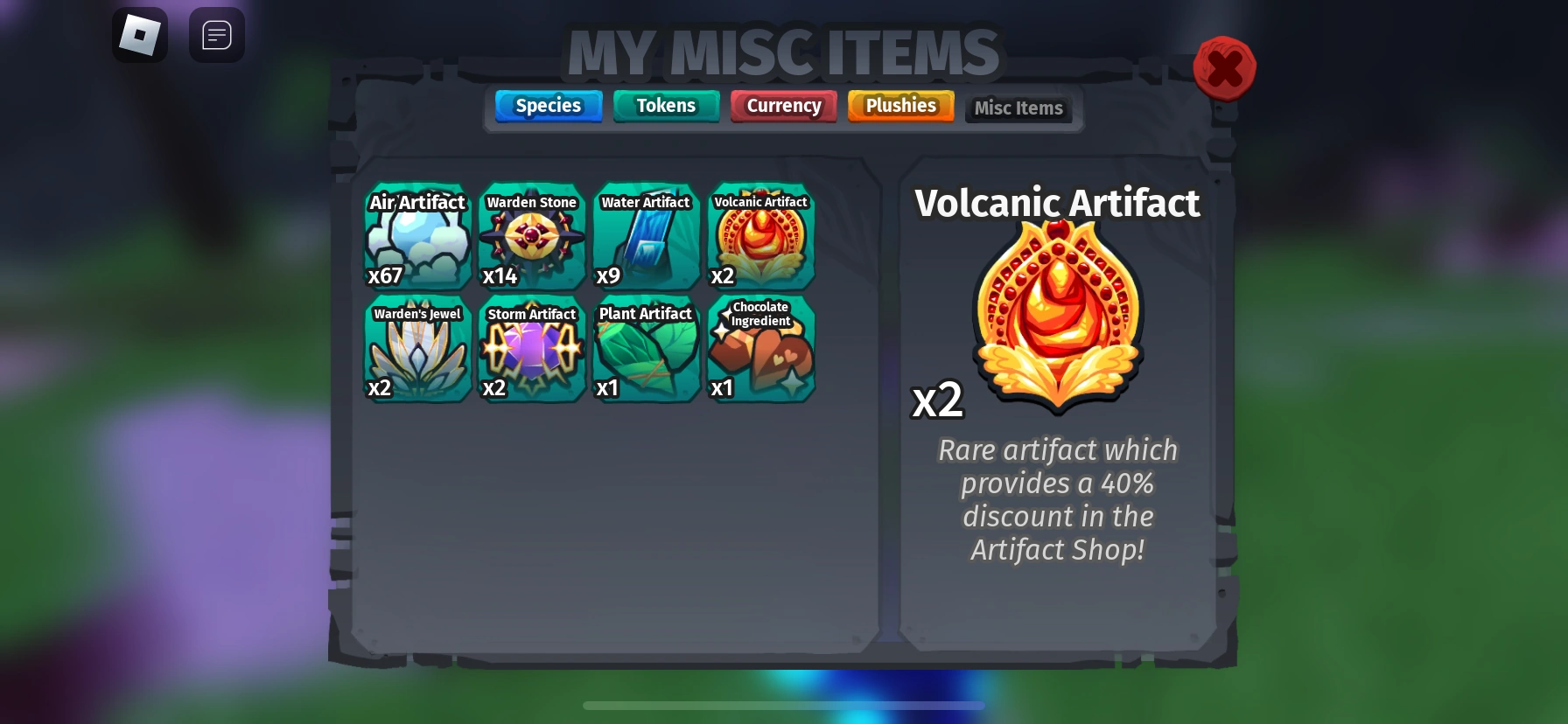Click the Volcanic Artifact description text

[1058, 499]
